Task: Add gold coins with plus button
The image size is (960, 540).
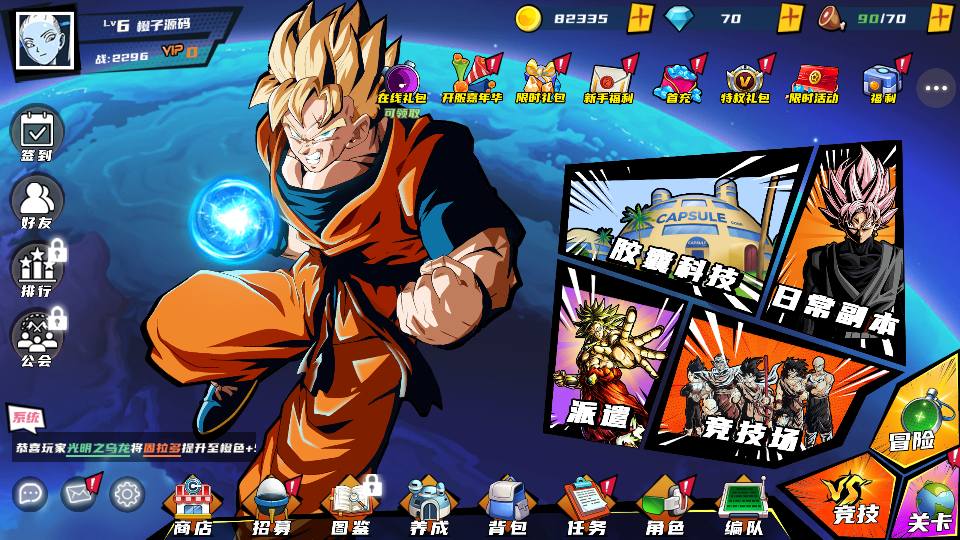Action: click(641, 18)
